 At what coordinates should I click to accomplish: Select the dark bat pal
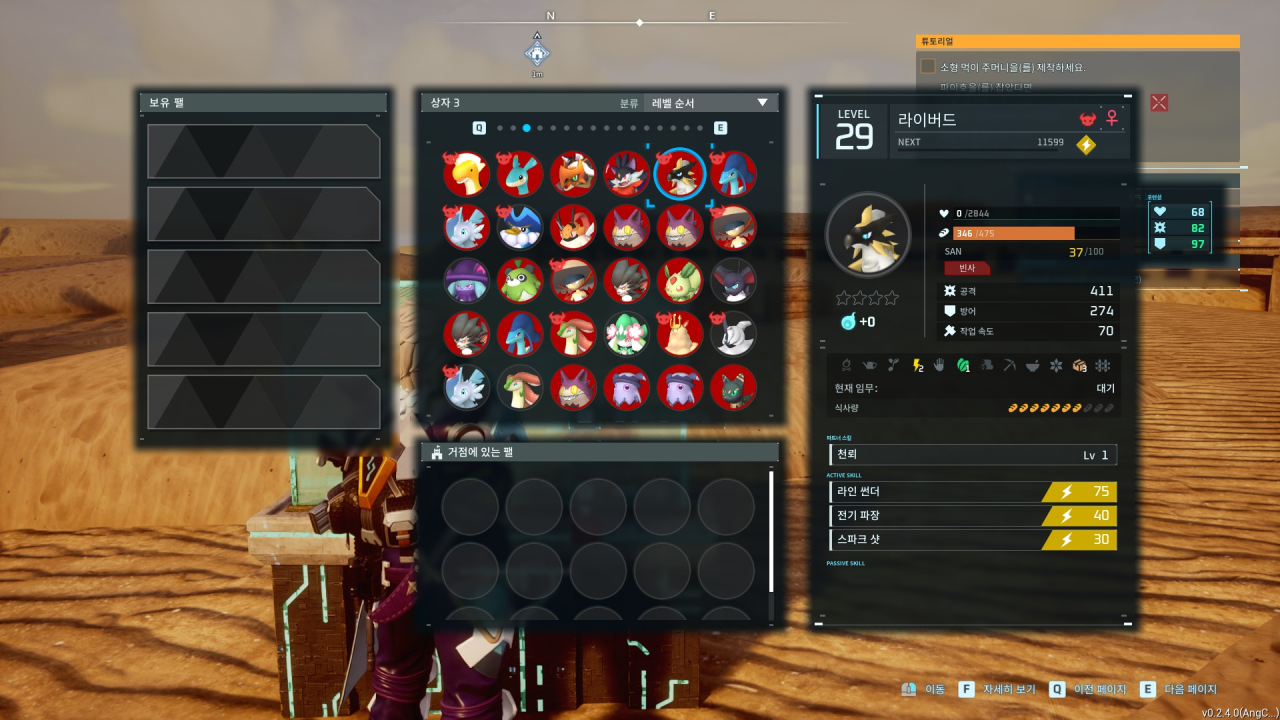pyautogui.click(x=733, y=281)
